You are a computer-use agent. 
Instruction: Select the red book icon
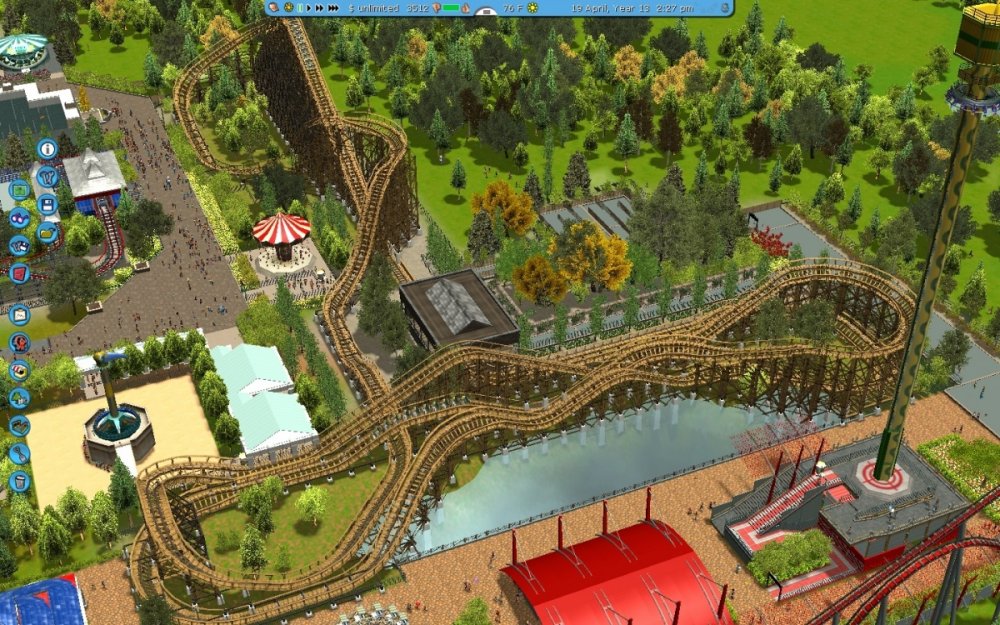coord(18,273)
